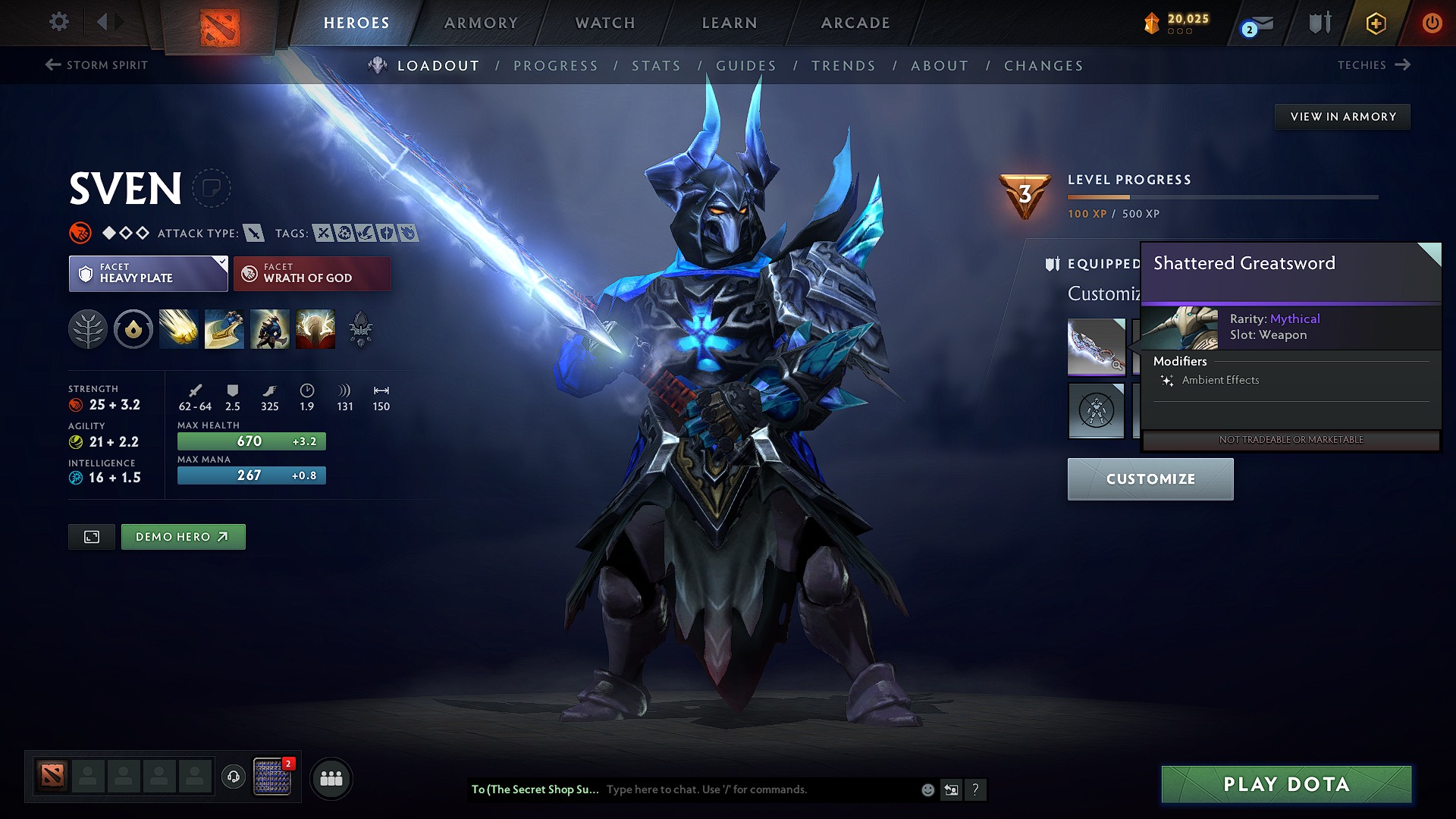Open the settings gear menu
This screenshot has height=819, width=1456.
click(59, 22)
